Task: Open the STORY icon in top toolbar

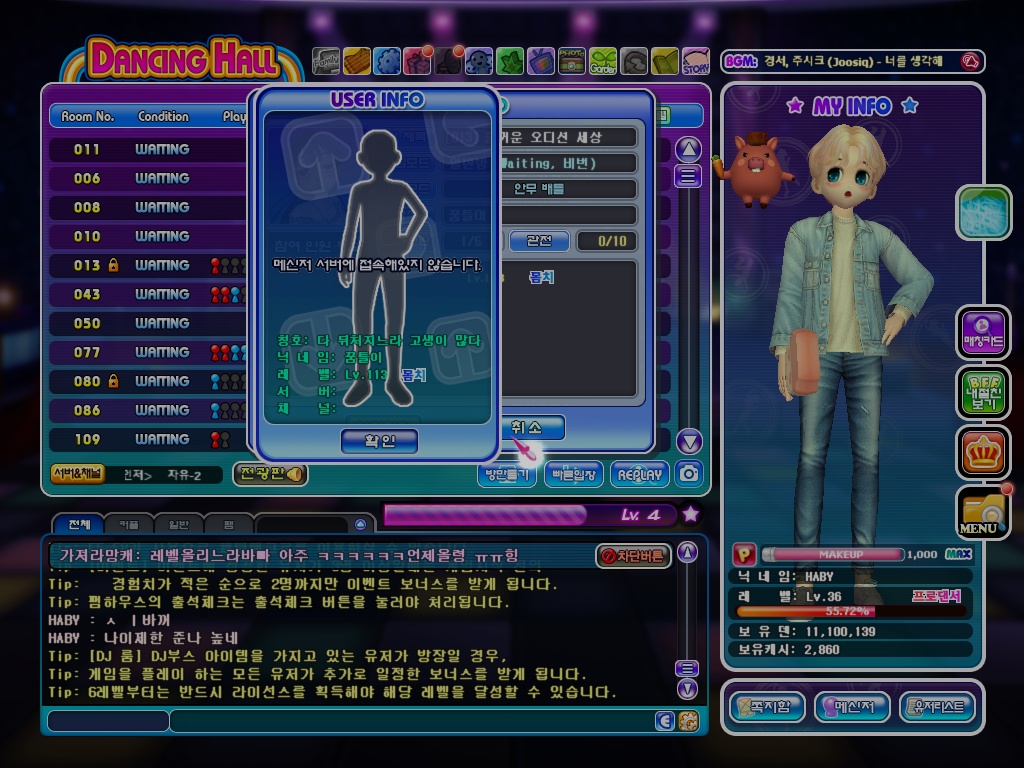Action: point(696,62)
